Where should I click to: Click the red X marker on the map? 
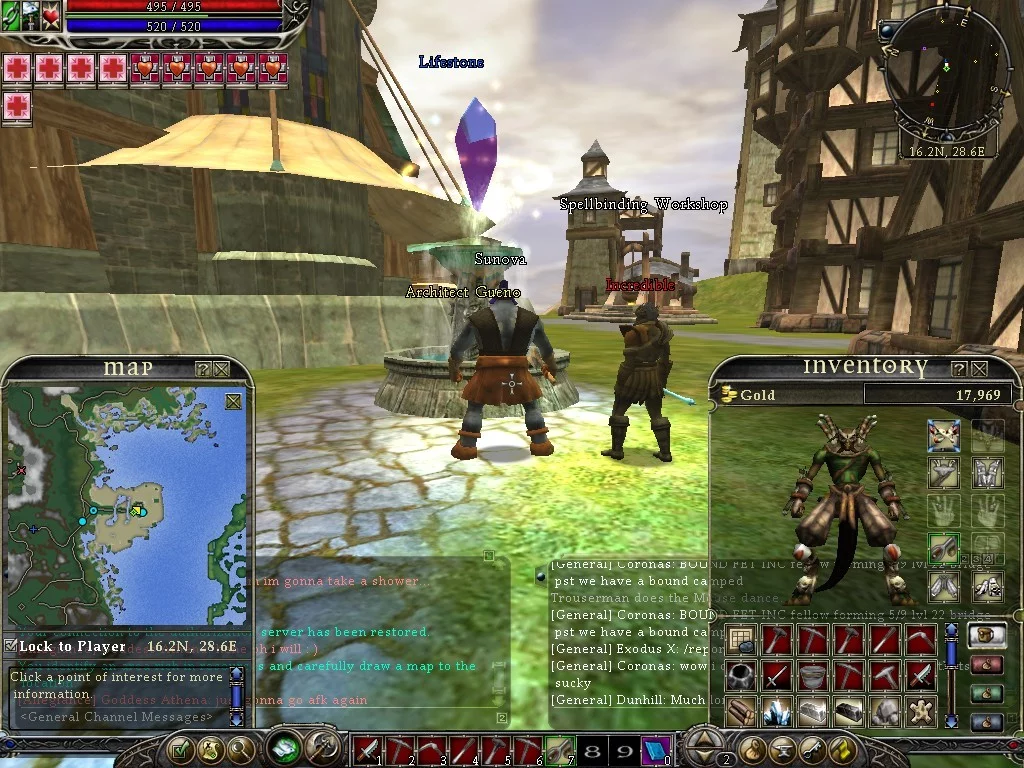coord(21,470)
